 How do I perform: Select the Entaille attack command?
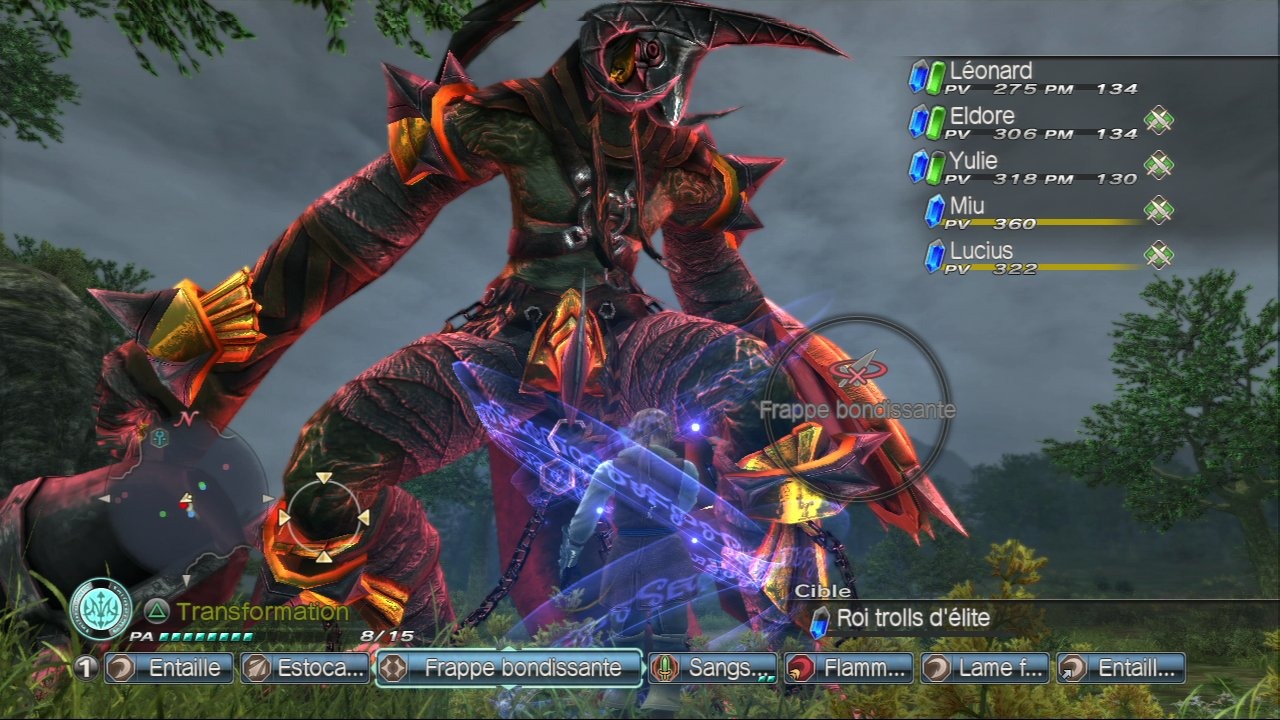tap(170, 668)
